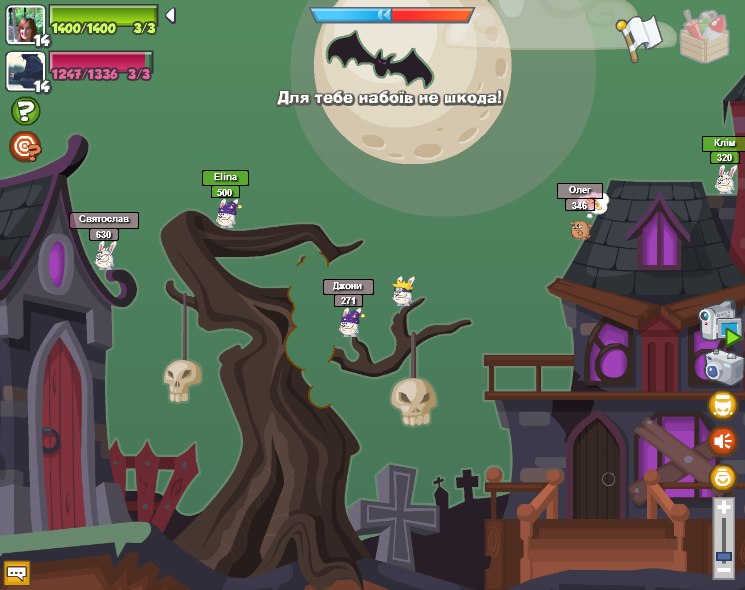The image size is (745, 590).
Task: Select the pink team player avatar
Action: coord(26,71)
